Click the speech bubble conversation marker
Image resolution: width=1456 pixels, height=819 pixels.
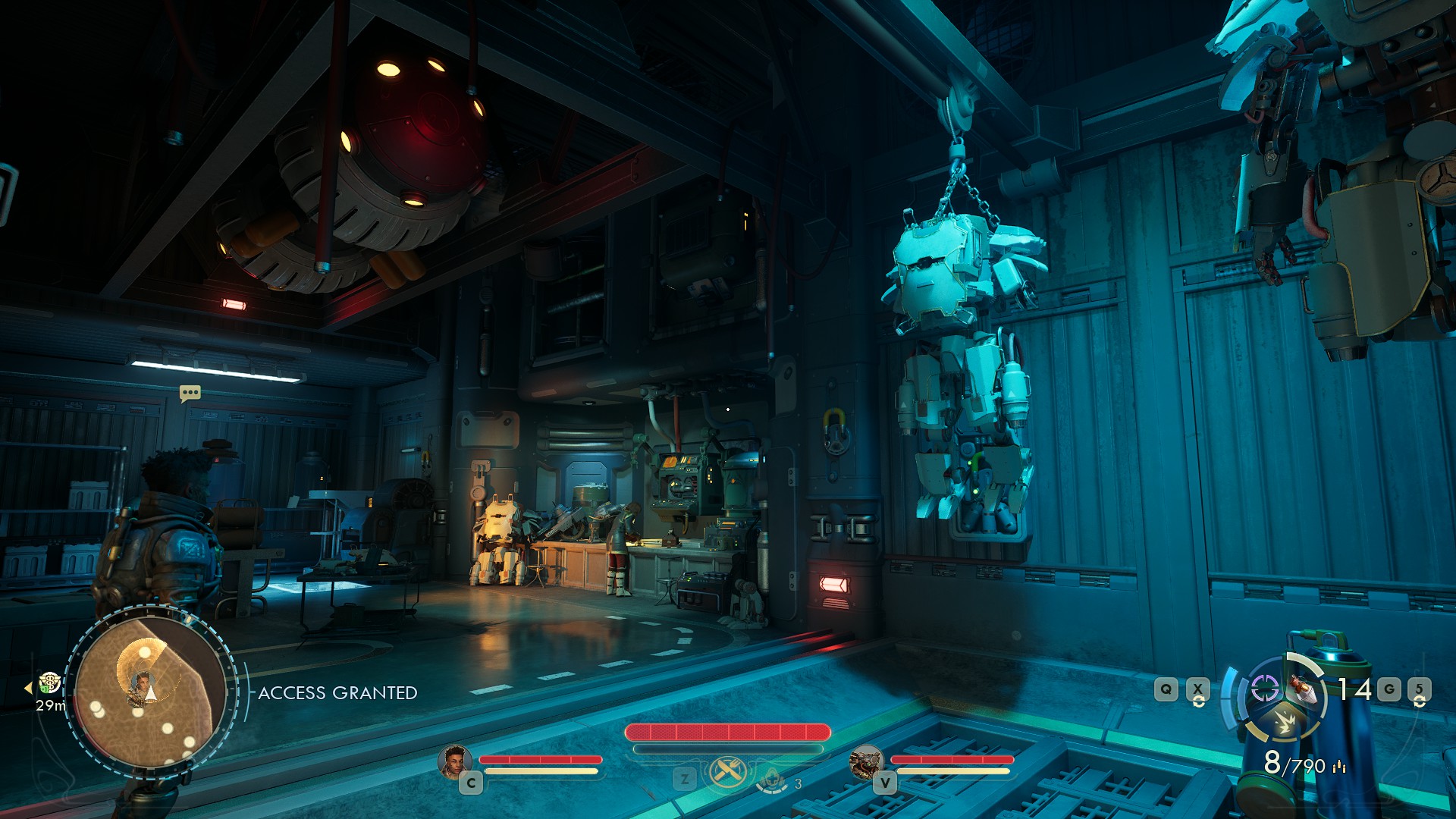190,393
